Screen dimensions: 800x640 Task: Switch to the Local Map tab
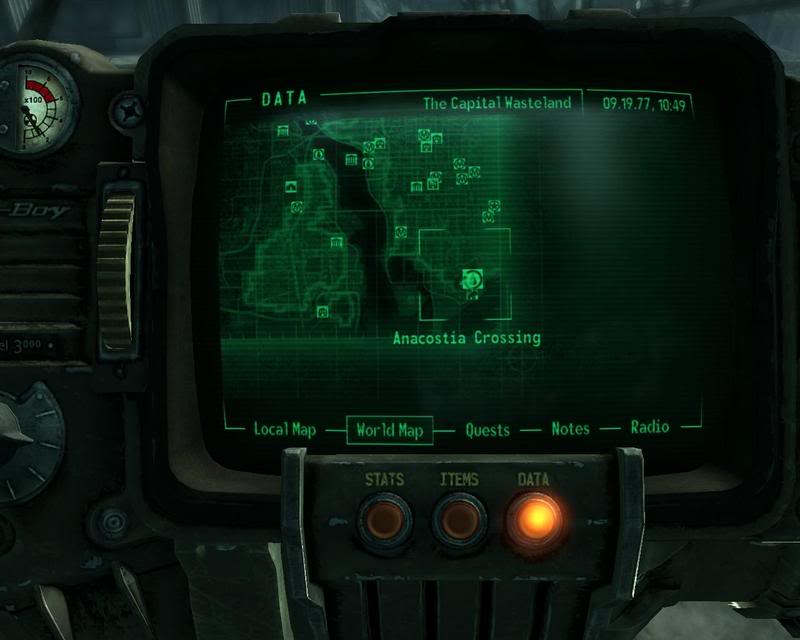pyautogui.click(x=284, y=429)
